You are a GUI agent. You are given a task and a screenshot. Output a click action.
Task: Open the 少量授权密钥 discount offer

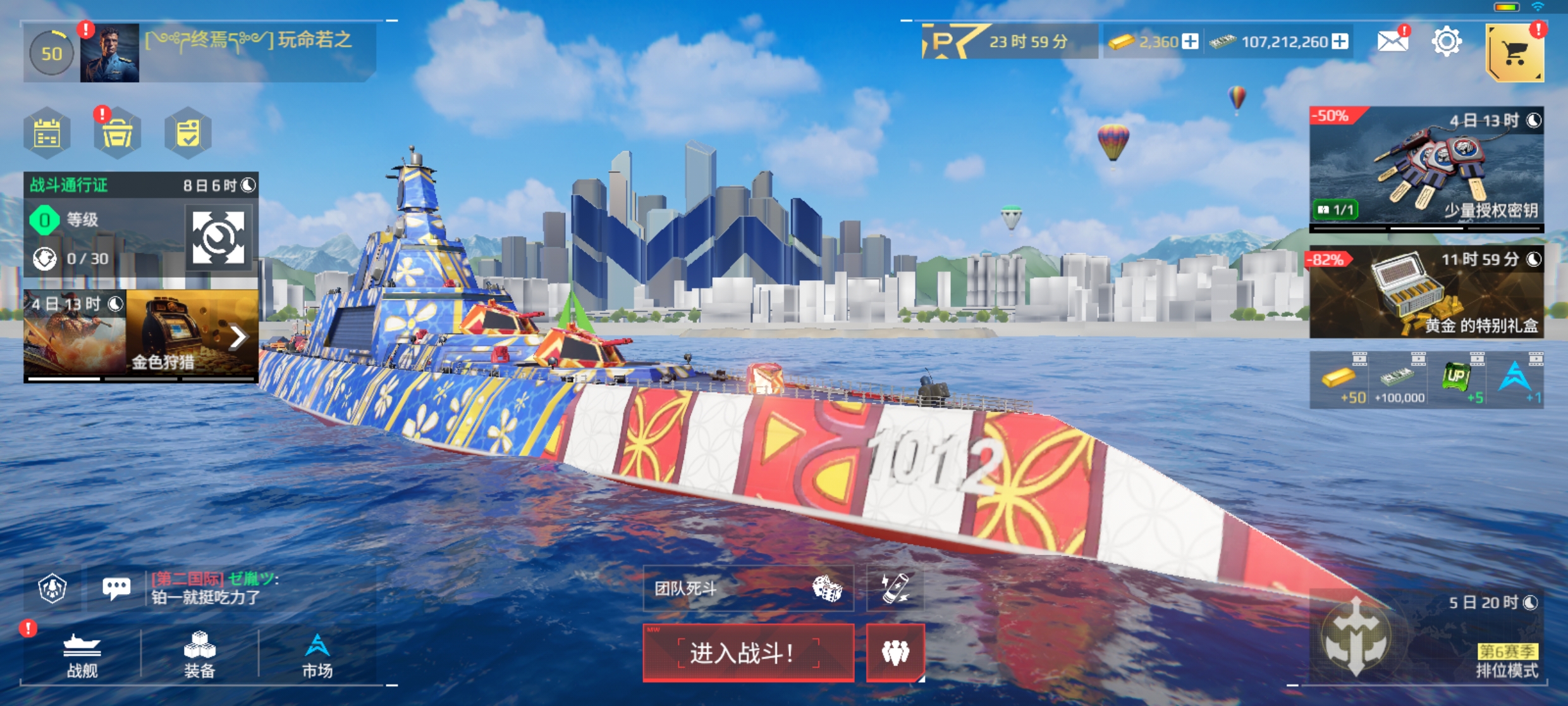(x=1426, y=168)
